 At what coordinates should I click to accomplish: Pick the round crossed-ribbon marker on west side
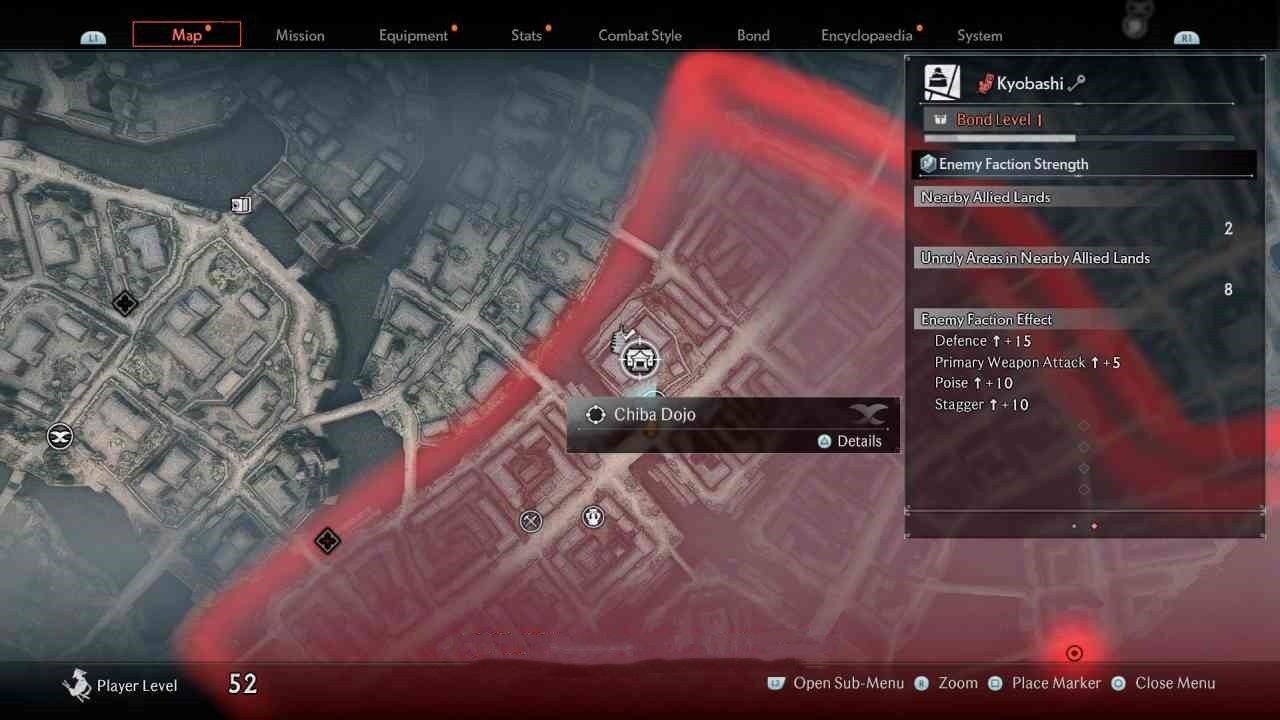coord(60,436)
